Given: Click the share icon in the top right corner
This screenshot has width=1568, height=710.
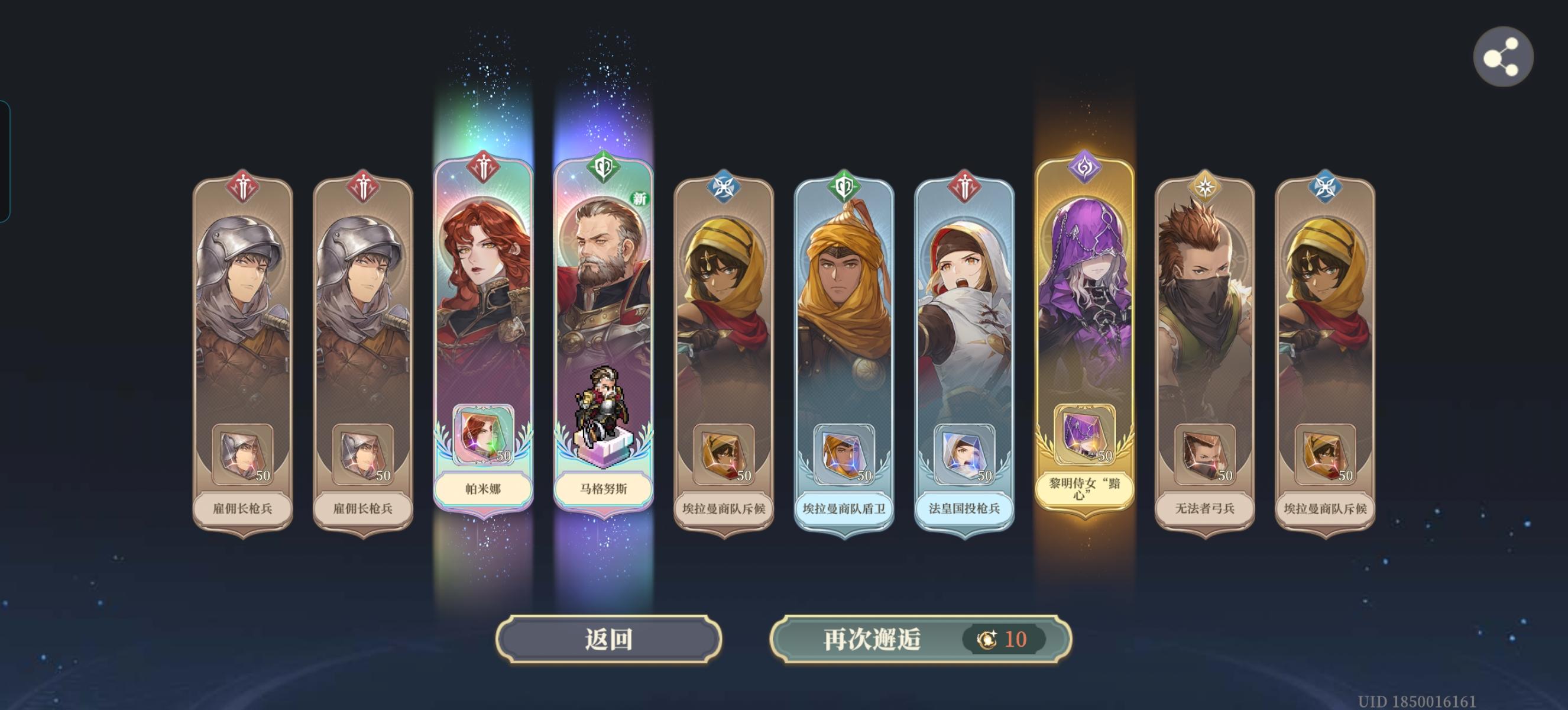Looking at the screenshot, I should (1503, 56).
